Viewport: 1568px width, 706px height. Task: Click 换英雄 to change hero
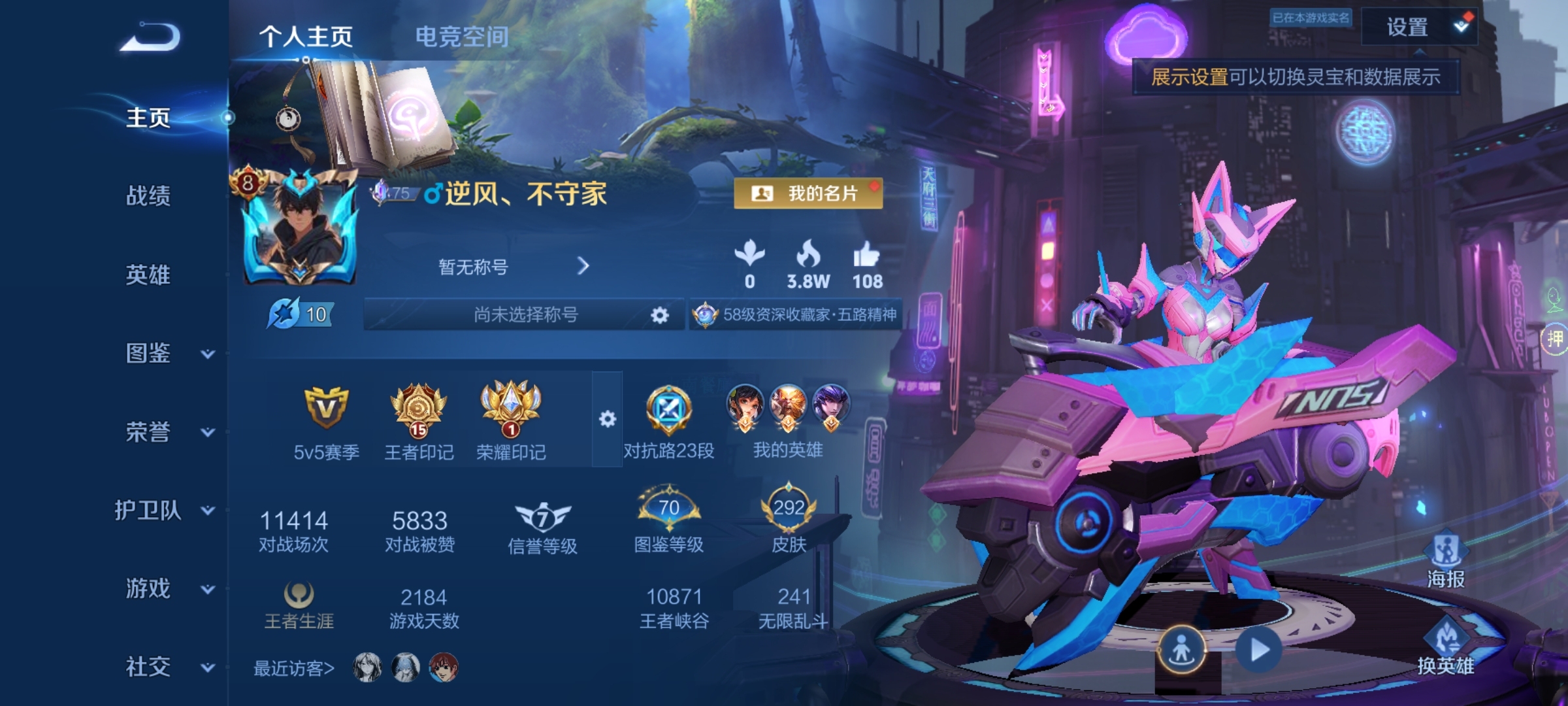pos(1445,647)
